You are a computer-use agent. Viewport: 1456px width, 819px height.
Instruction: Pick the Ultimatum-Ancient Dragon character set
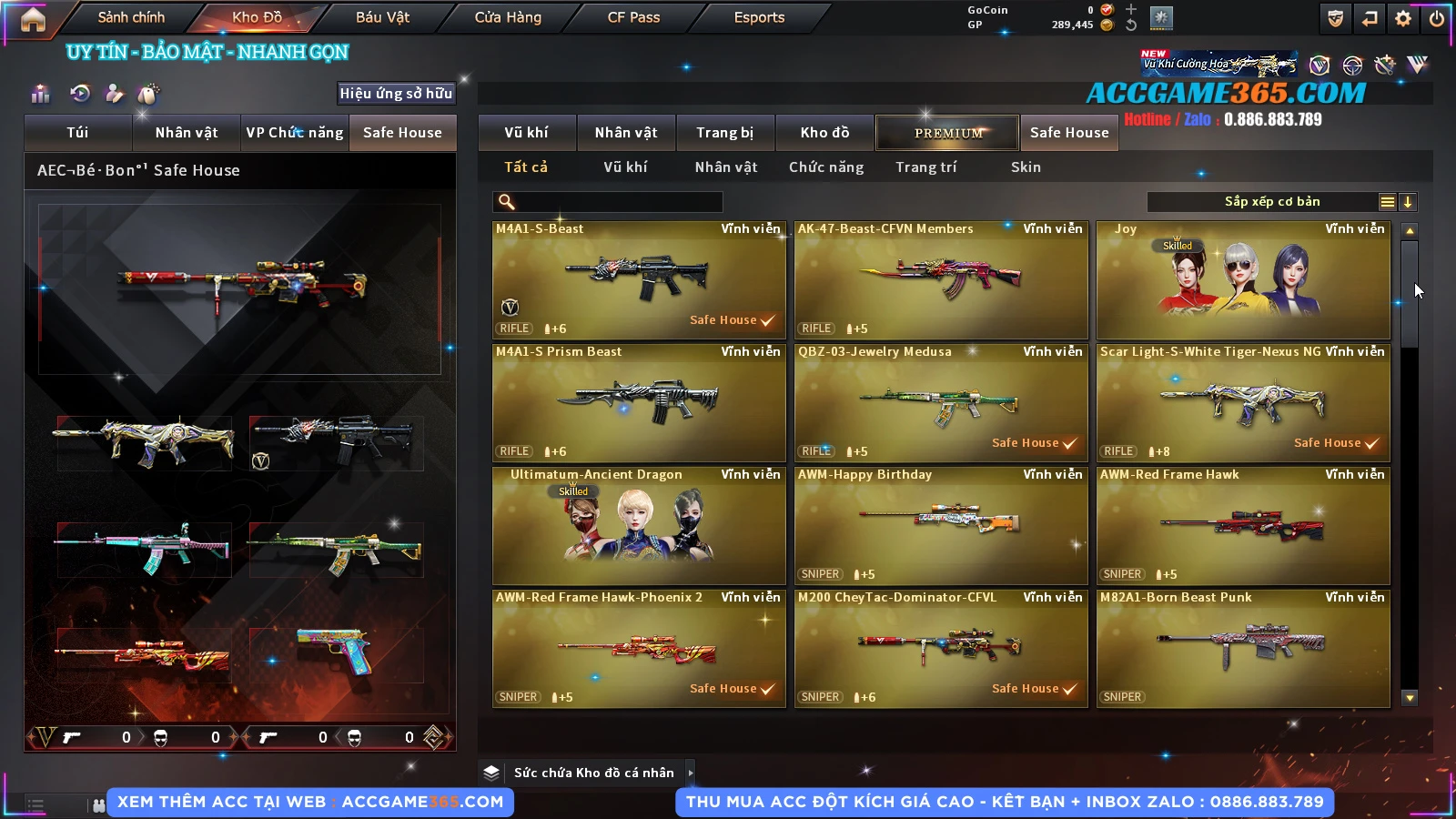tap(639, 526)
